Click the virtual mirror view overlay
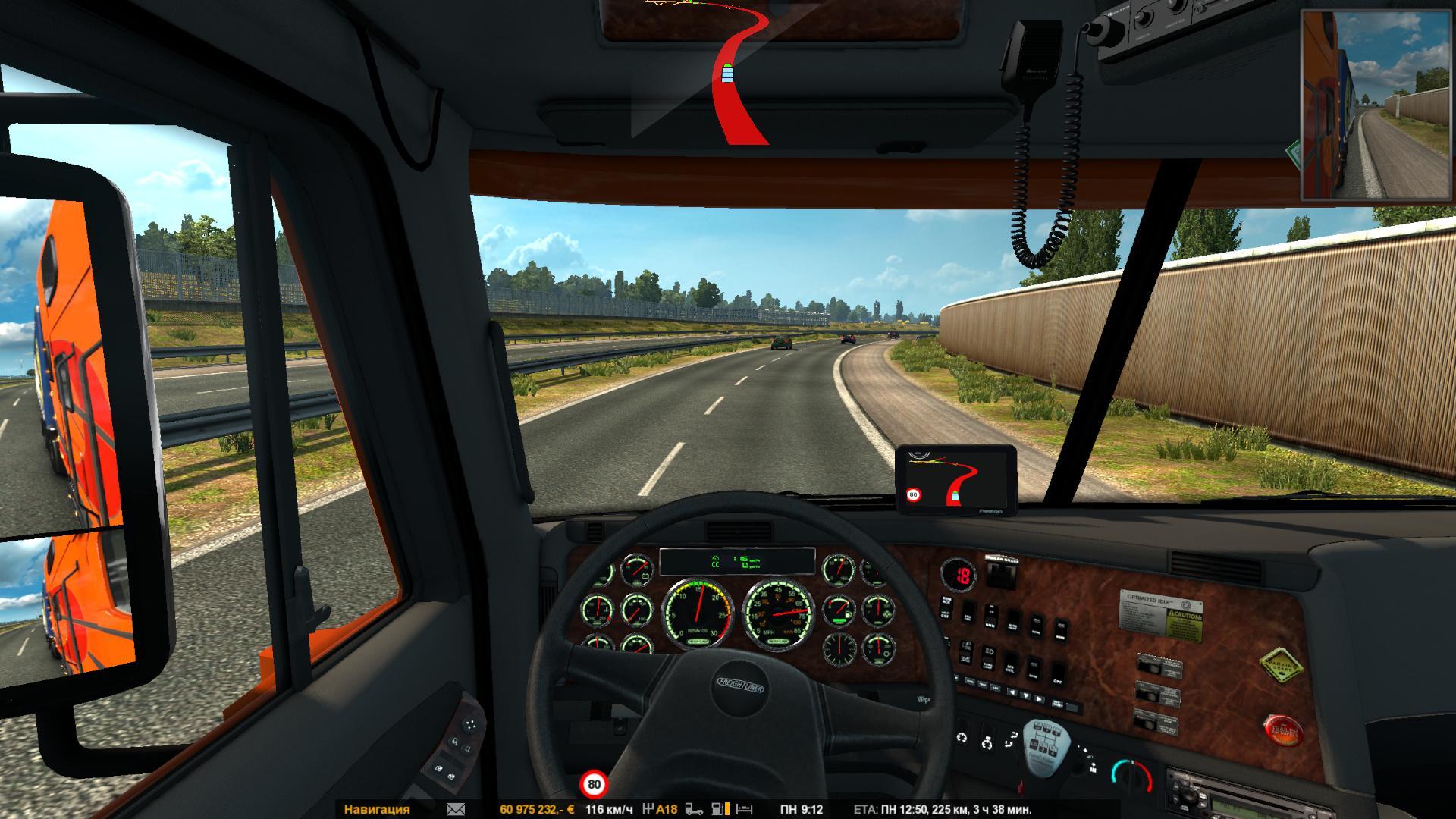The image size is (1456, 819). (x=1376, y=105)
